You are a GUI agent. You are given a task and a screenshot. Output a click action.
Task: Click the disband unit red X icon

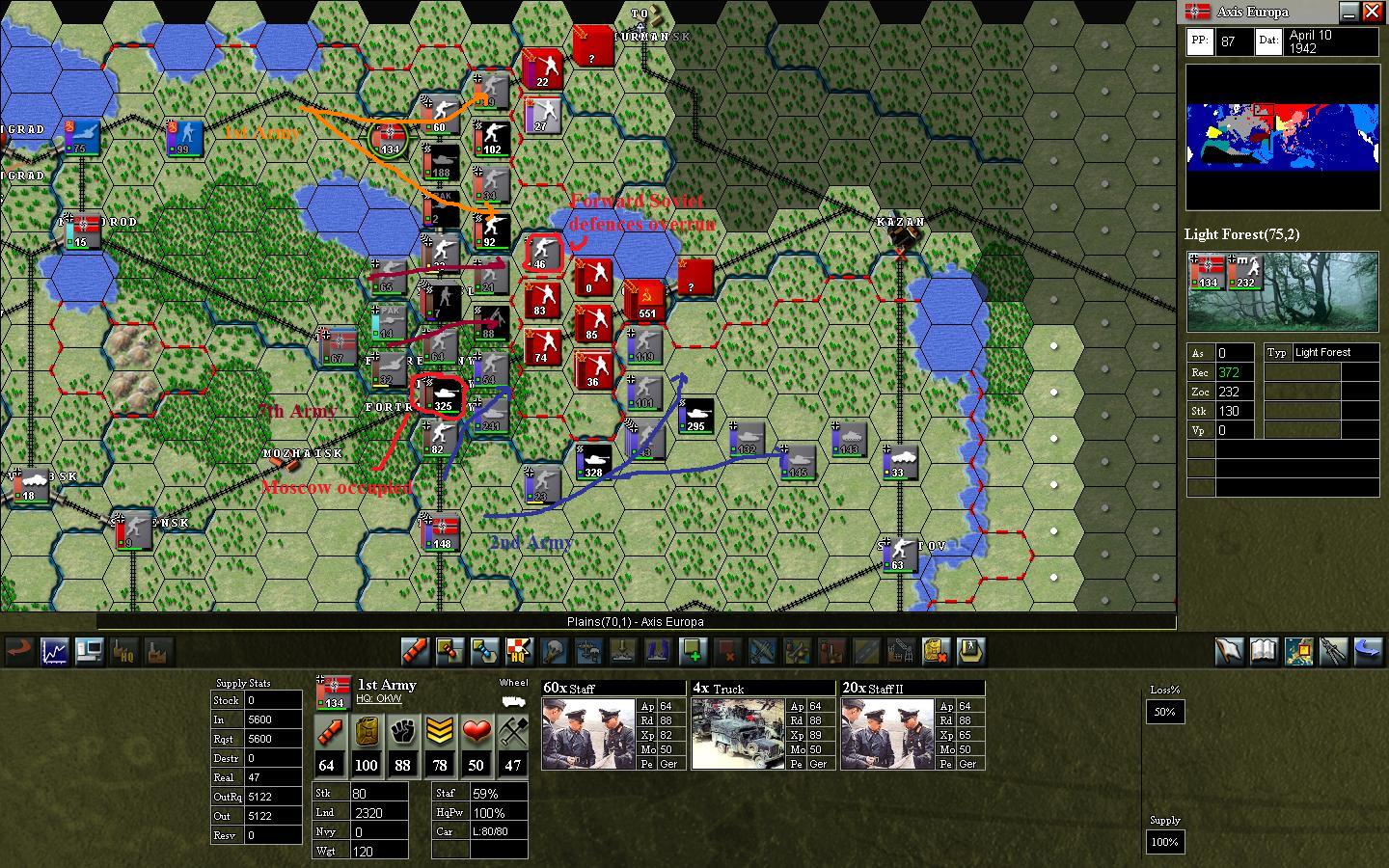click(x=728, y=652)
